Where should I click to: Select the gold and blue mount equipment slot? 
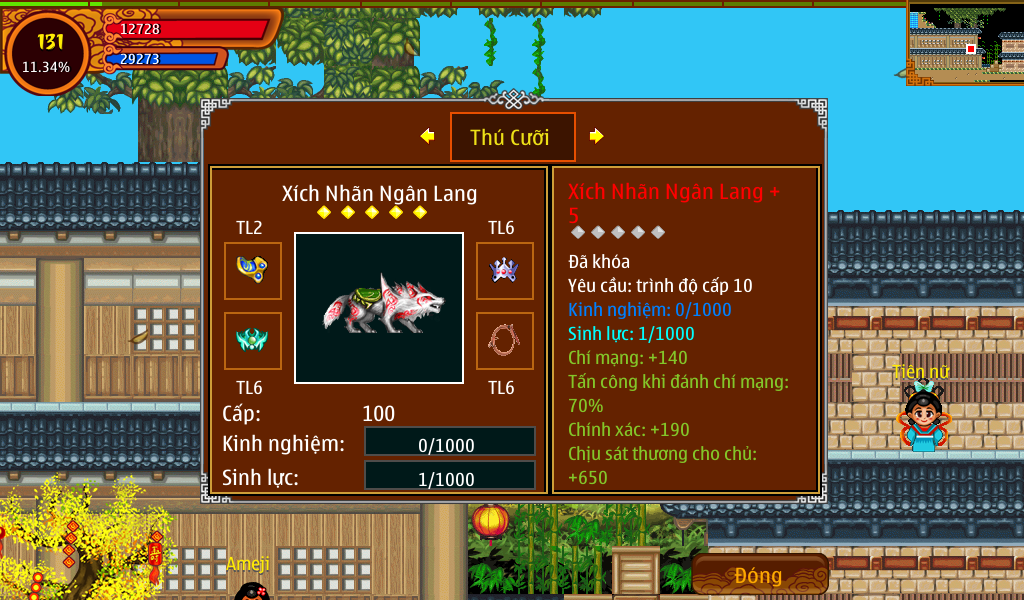pyautogui.click(x=252, y=270)
